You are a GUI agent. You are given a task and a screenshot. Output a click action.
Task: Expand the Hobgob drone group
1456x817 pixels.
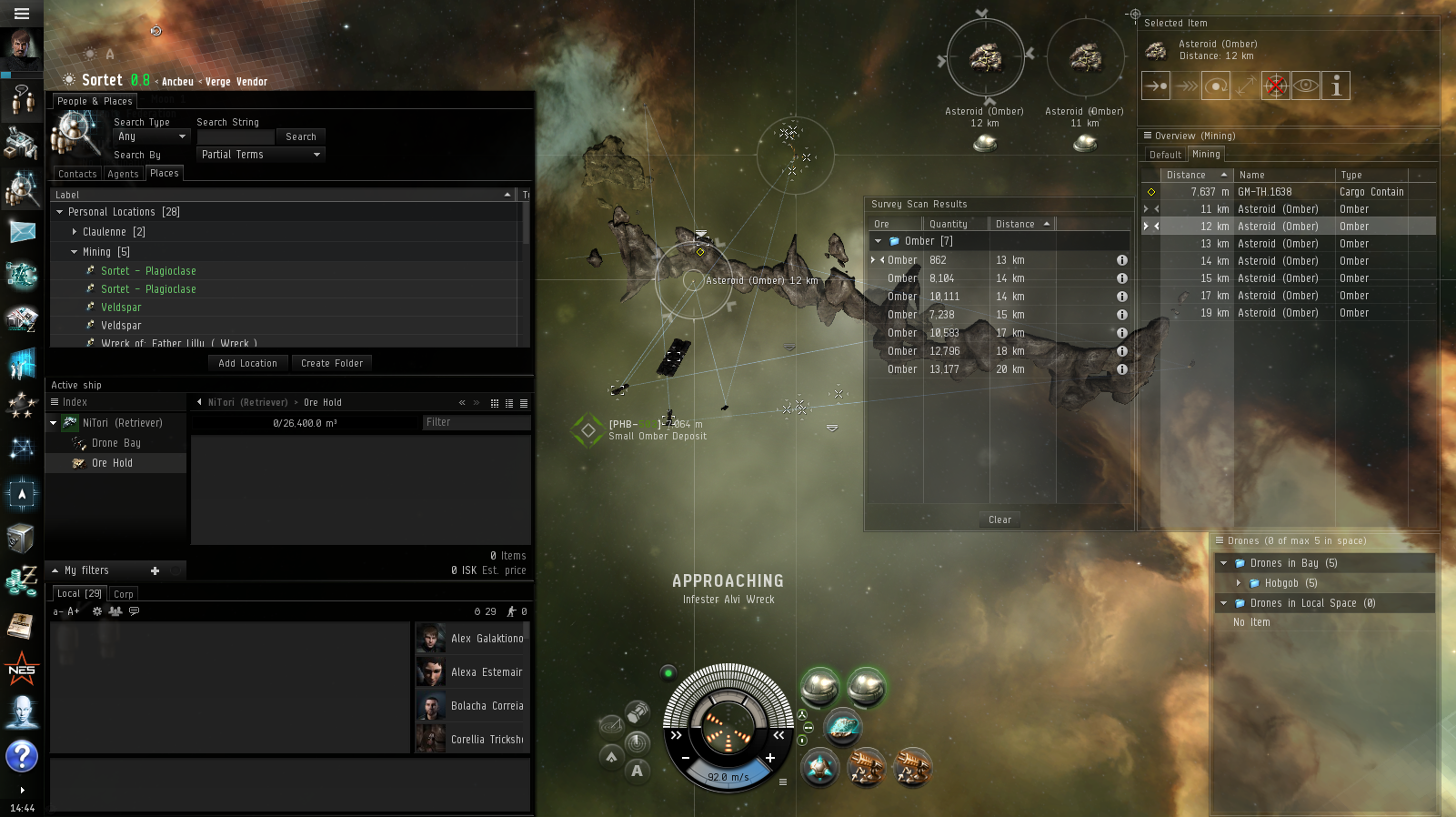[x=1239, y=583]
